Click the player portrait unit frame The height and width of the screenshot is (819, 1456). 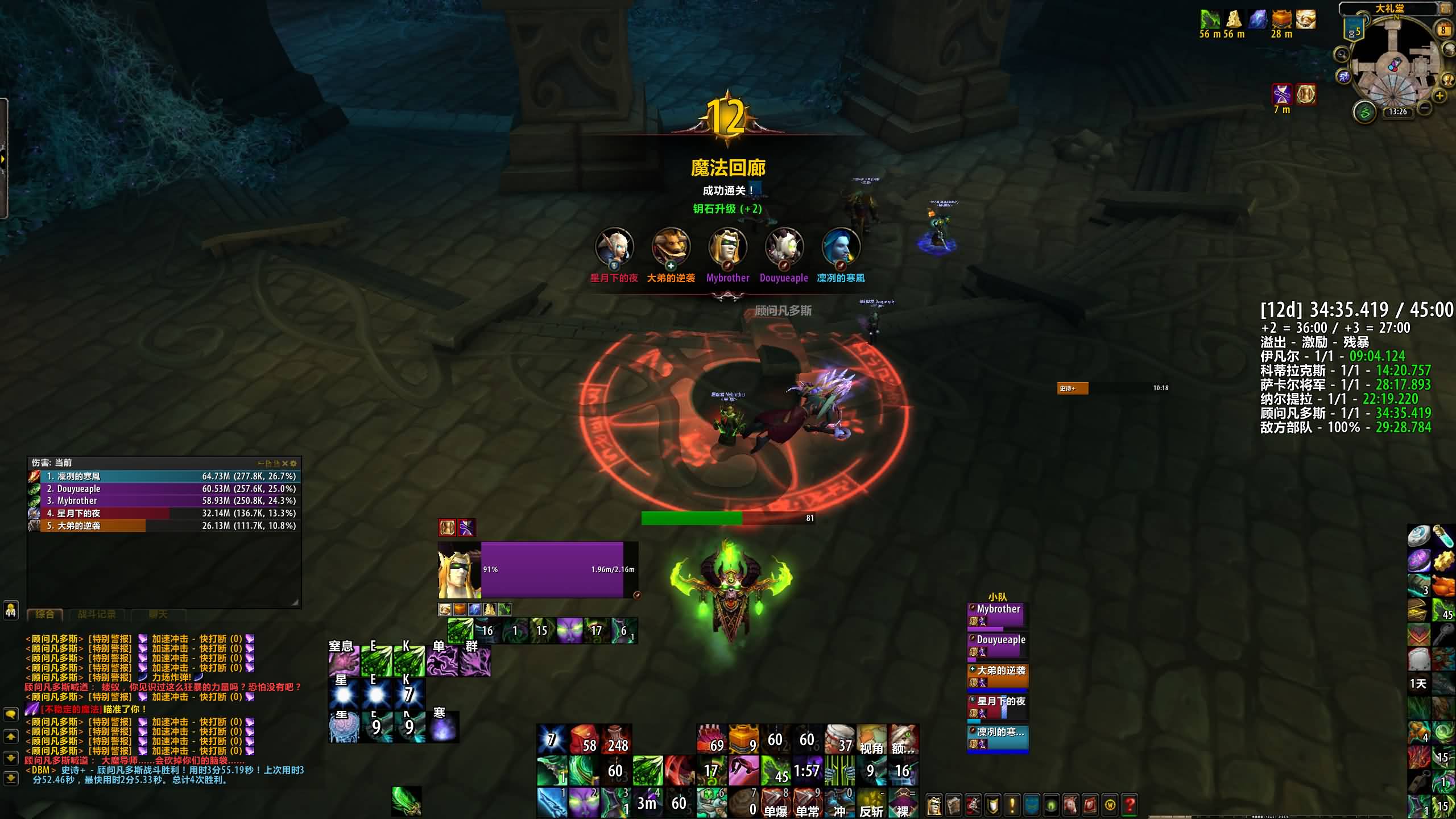click(x=459, y=570)
